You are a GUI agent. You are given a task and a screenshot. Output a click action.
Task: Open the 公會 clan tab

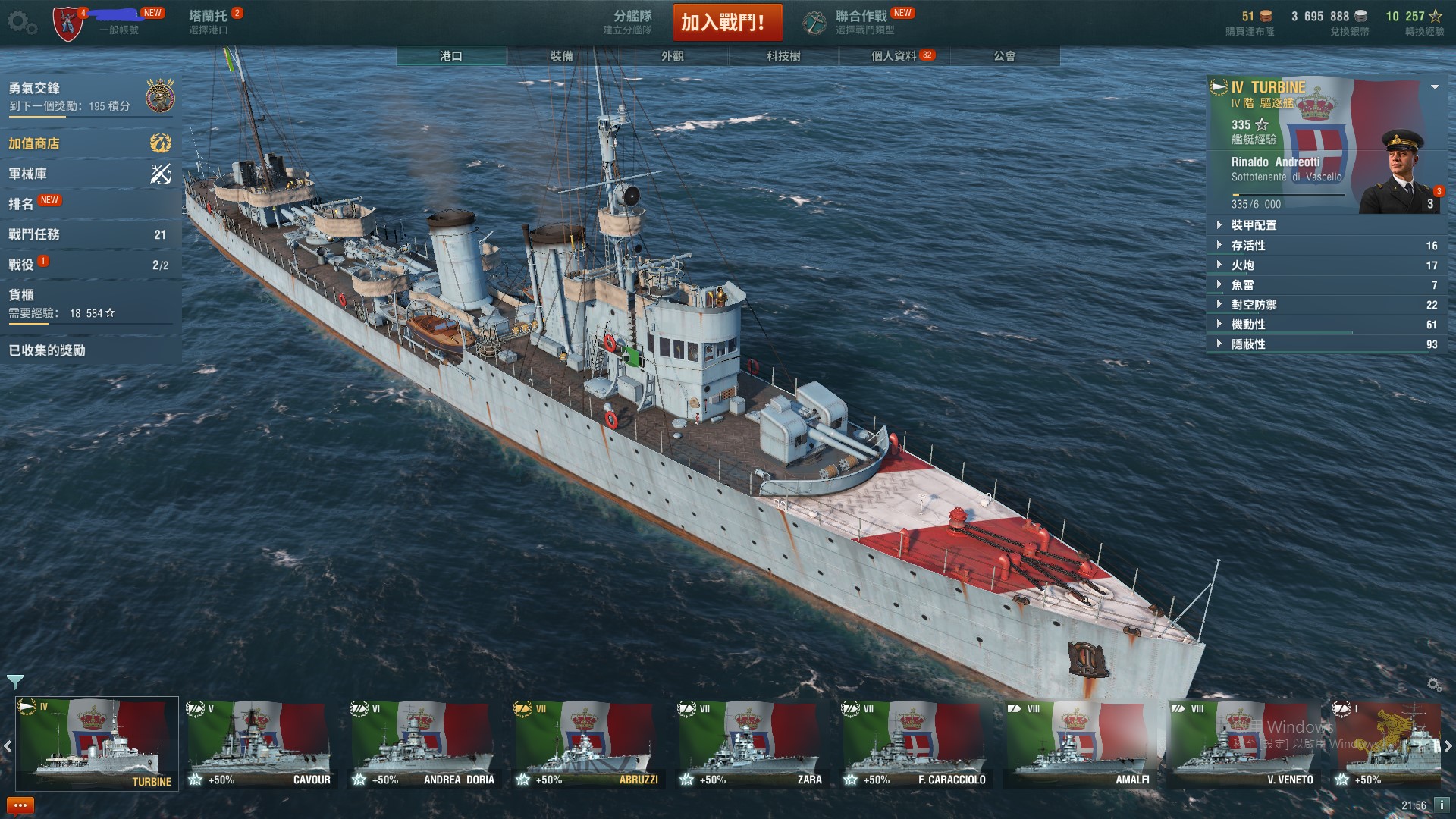click(x=1004, y=56)
